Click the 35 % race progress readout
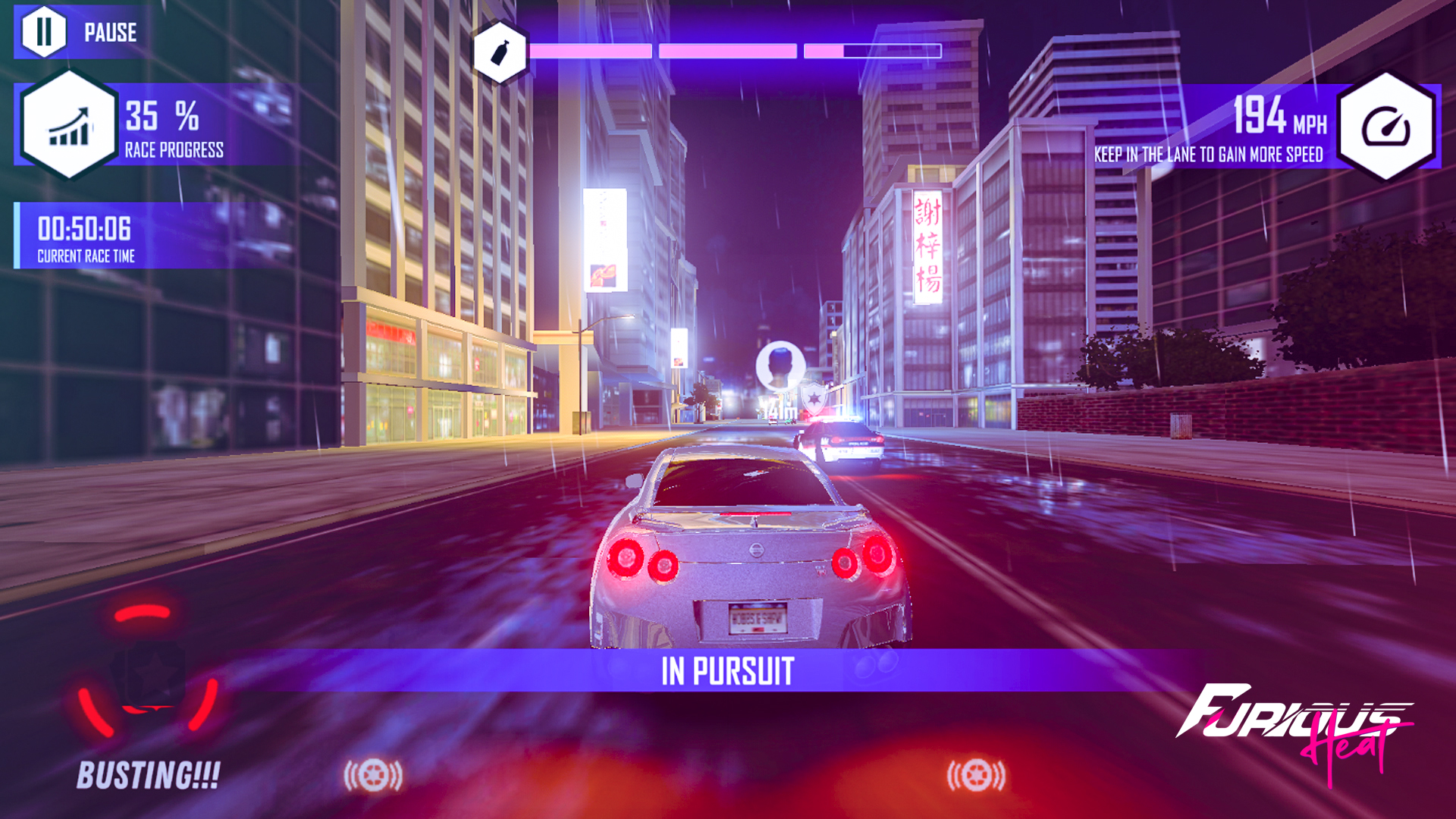 pyautogui.click(x=161, y=118)
